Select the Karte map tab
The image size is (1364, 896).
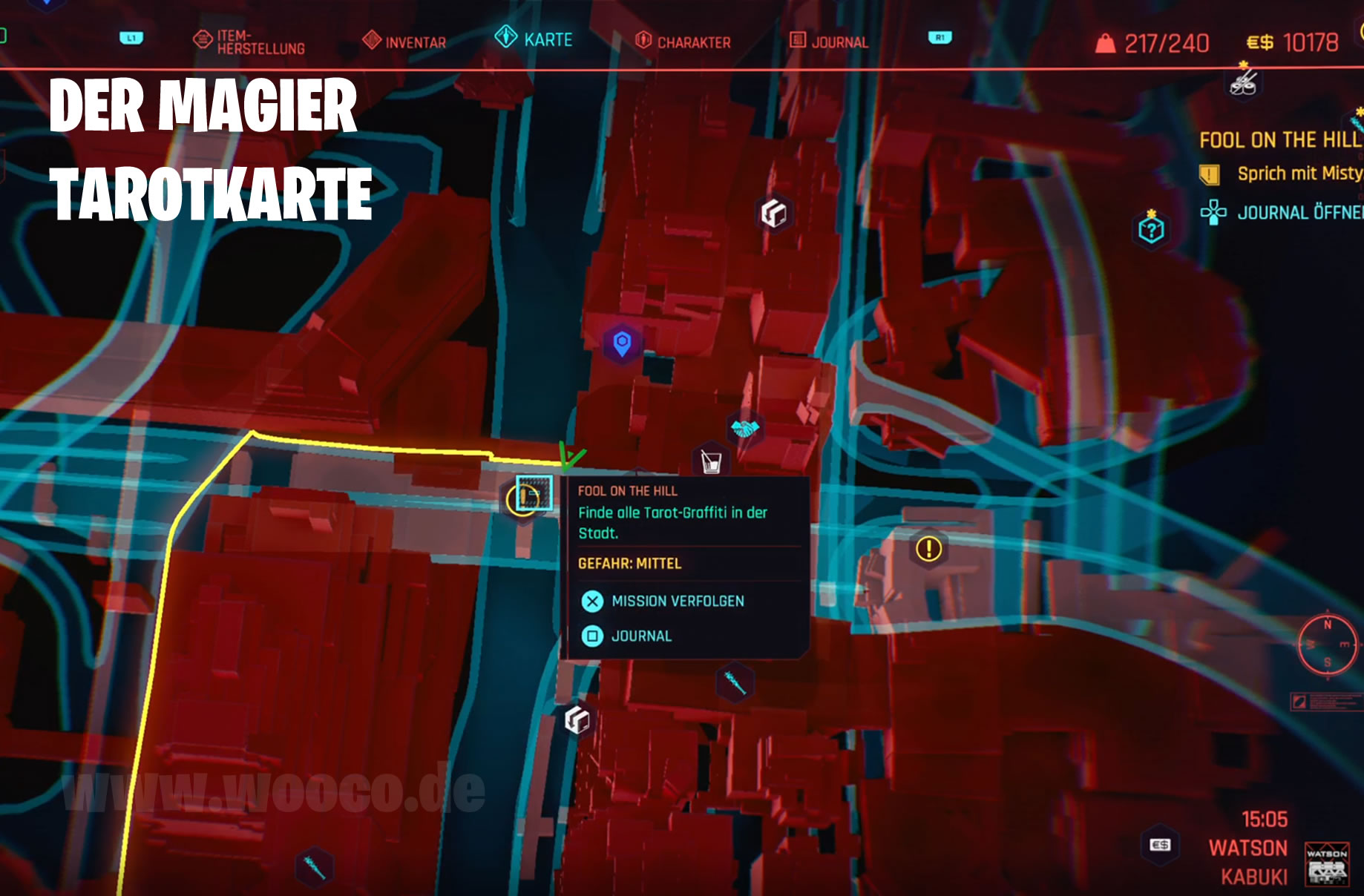click(534, 39)
